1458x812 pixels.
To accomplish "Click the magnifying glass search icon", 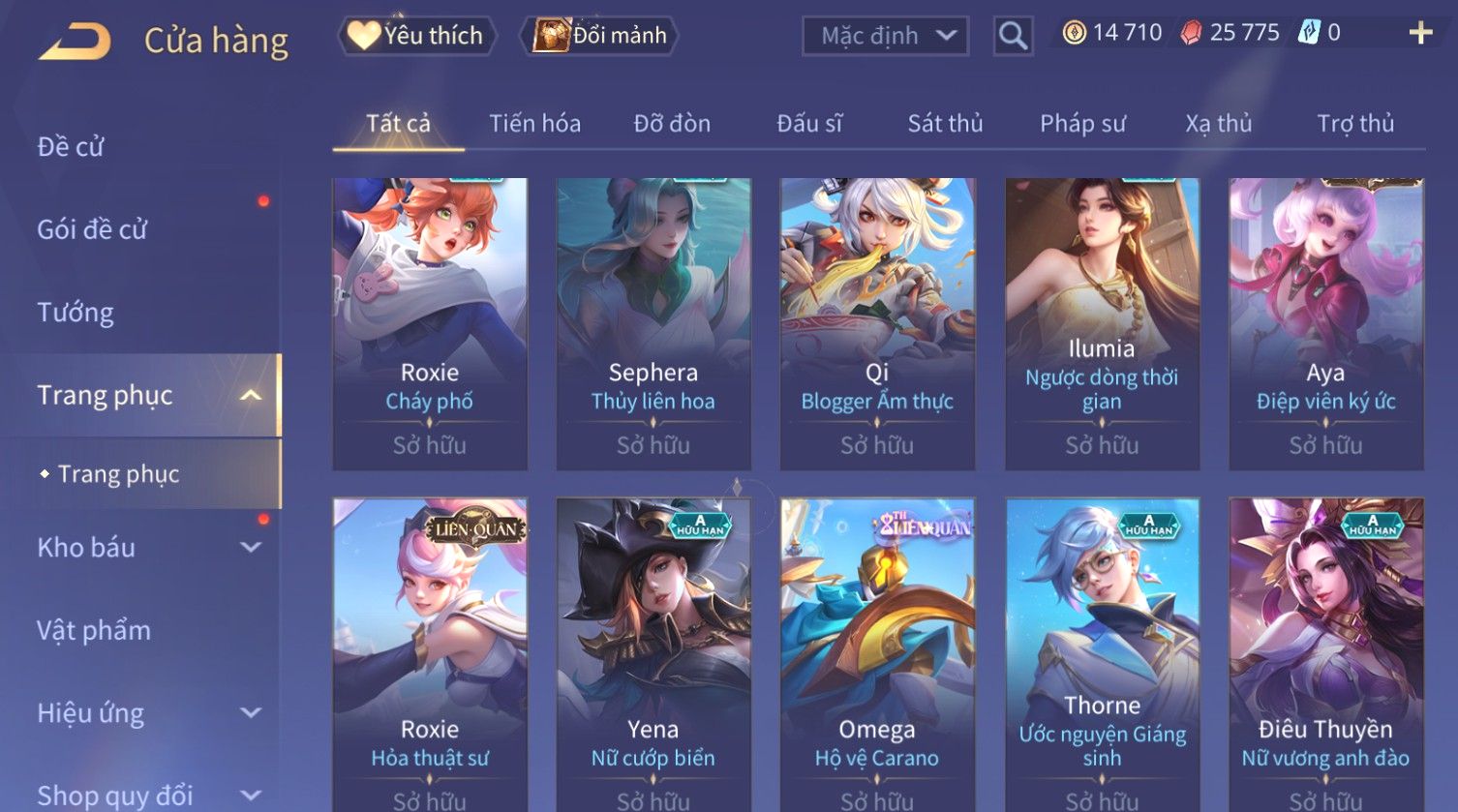I will pos(1013,37).
